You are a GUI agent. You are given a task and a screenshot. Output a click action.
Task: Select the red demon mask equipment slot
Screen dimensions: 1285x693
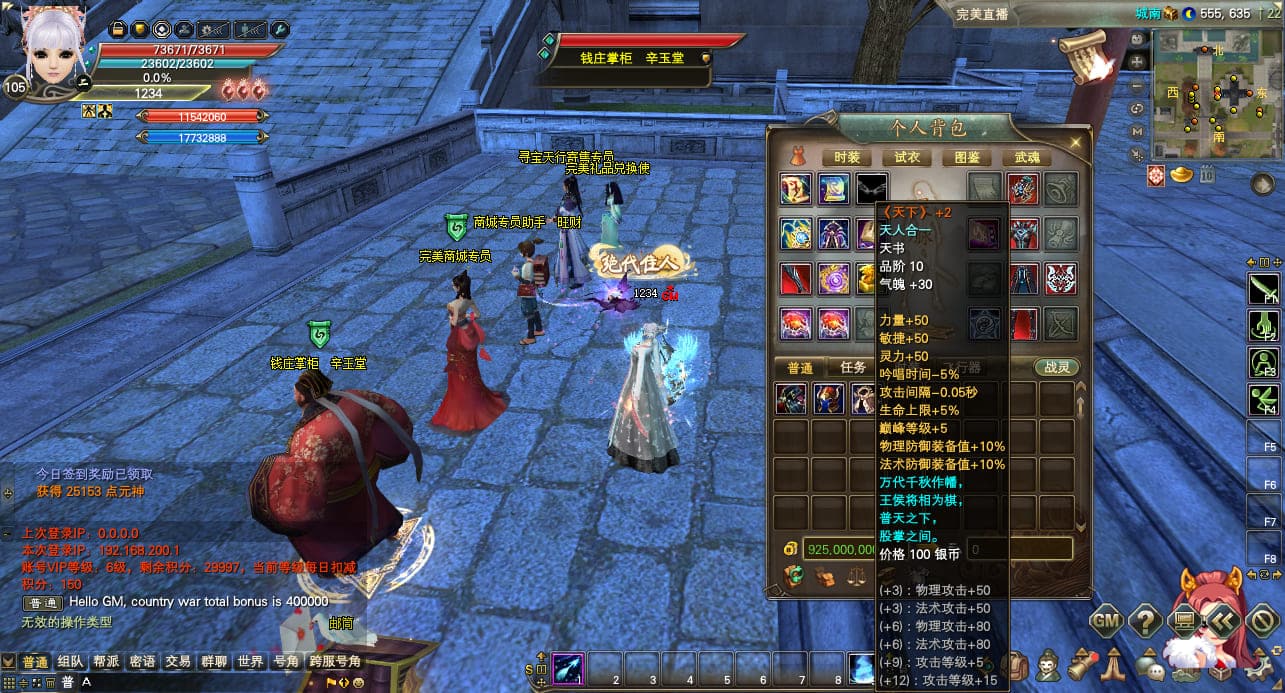1060,278
